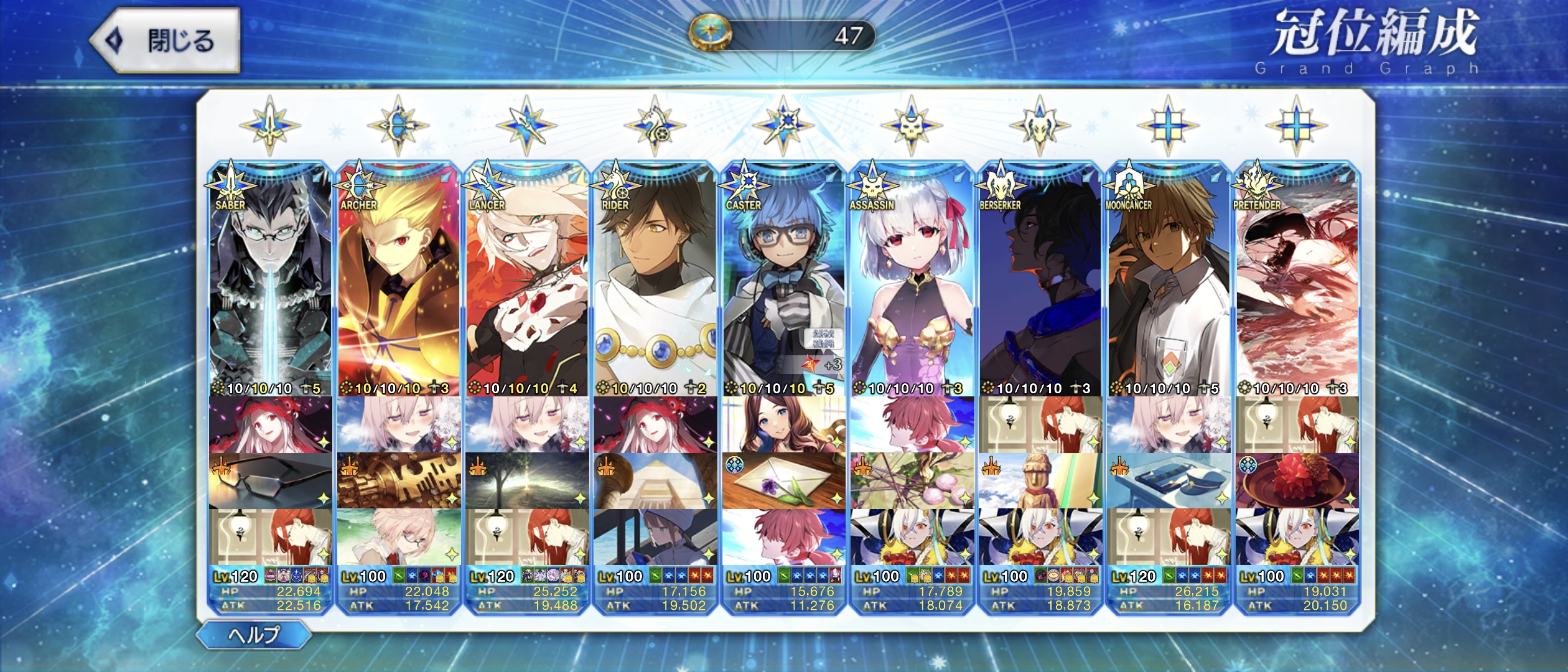Screen dimensions: 1568x672
Task: Select the glasses craft essence under Saber
Action: (x=270, y=481)
